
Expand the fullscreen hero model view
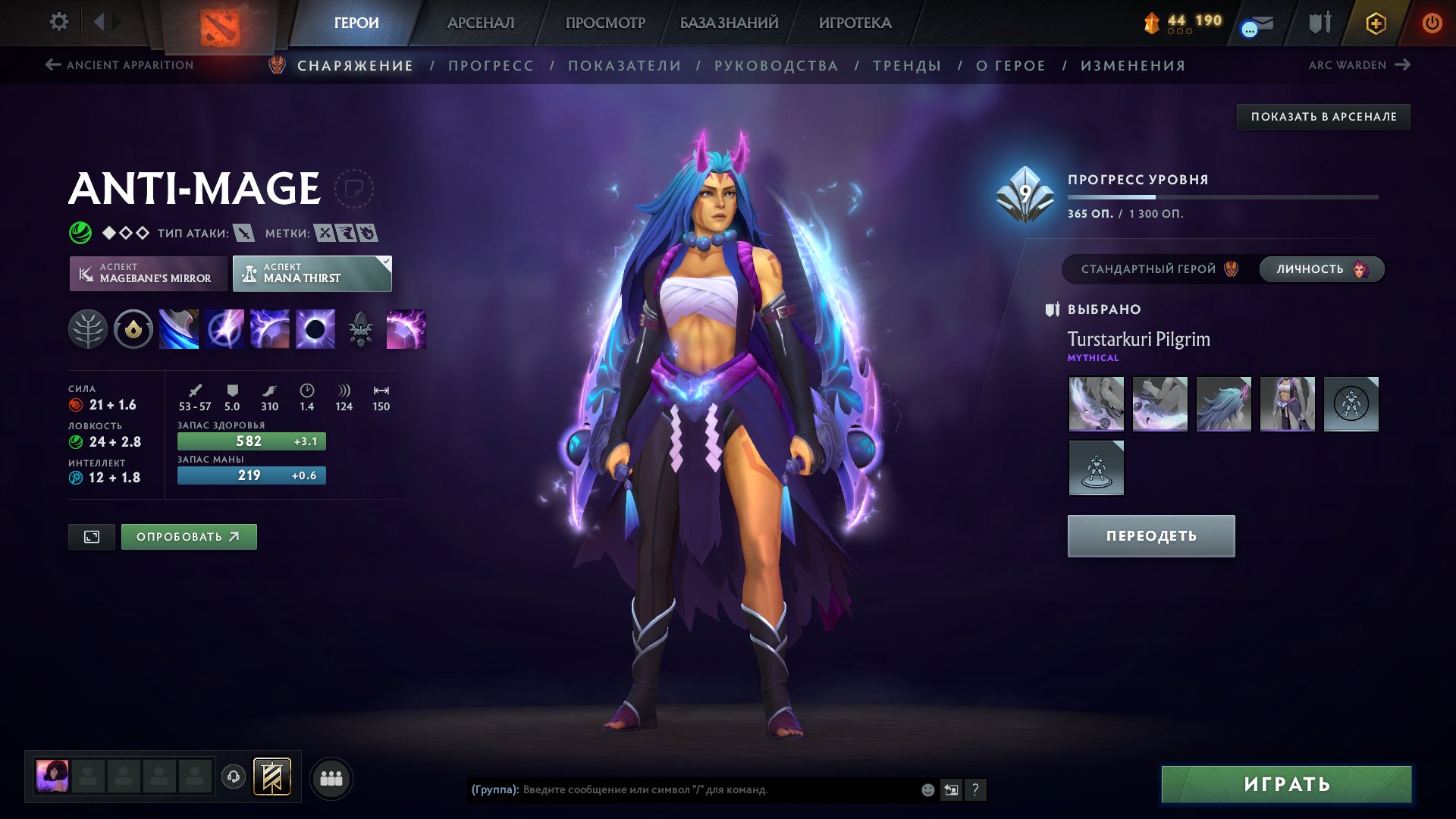91,536
